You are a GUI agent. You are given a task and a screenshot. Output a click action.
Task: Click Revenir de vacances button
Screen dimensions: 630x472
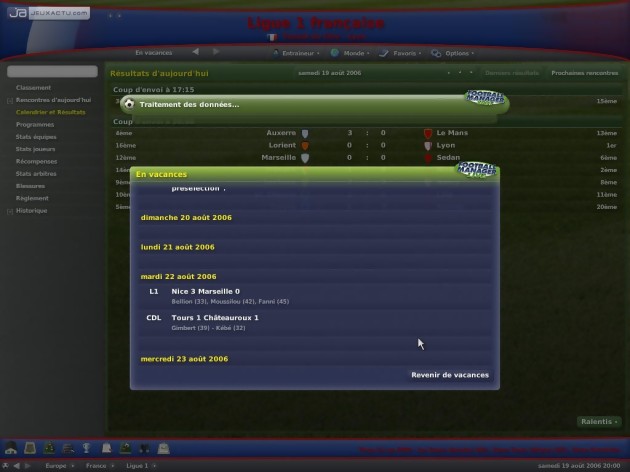pyautogui.click(x=450, y=375)
